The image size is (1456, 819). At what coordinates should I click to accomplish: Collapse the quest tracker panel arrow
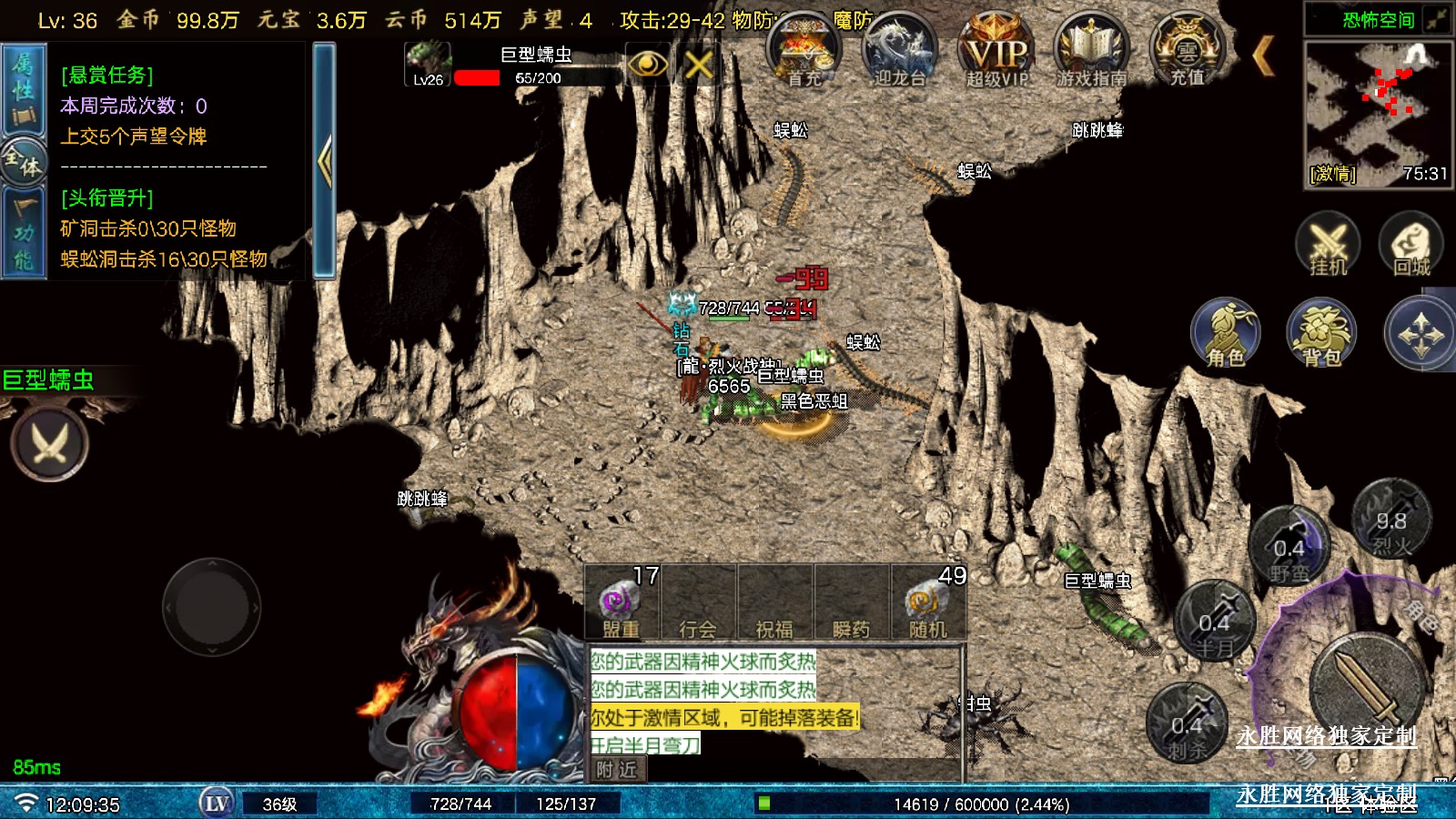pos(324,161)
